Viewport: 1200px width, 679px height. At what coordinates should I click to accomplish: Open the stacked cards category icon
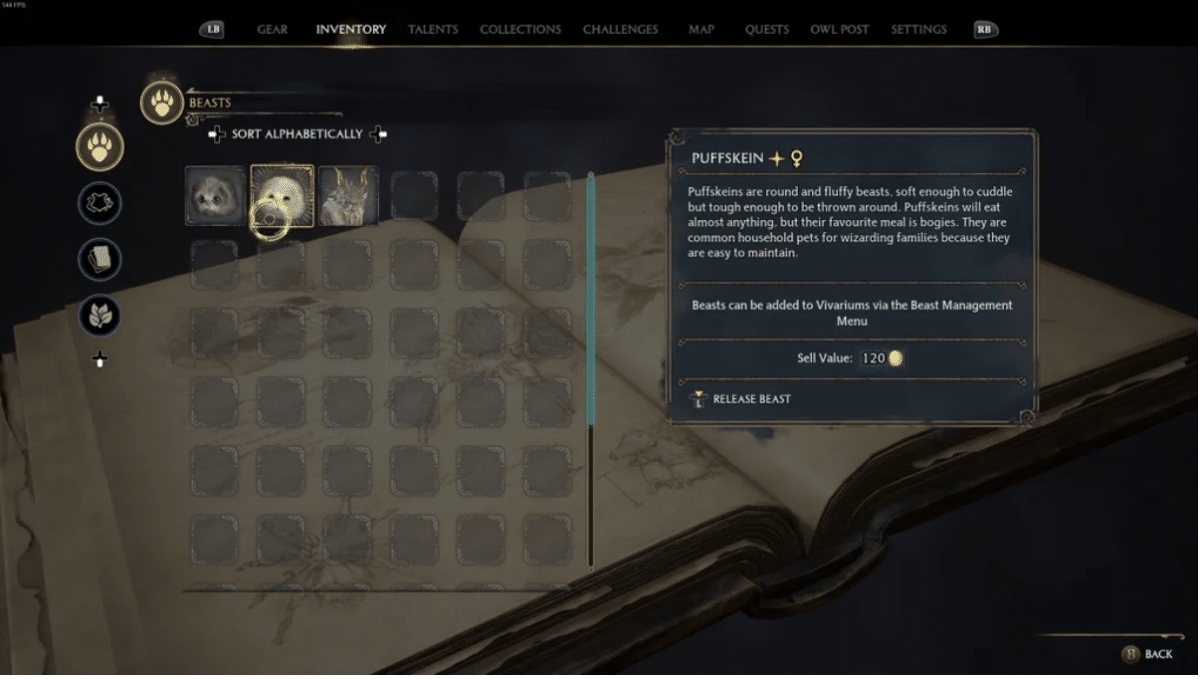tap(100, 260)
